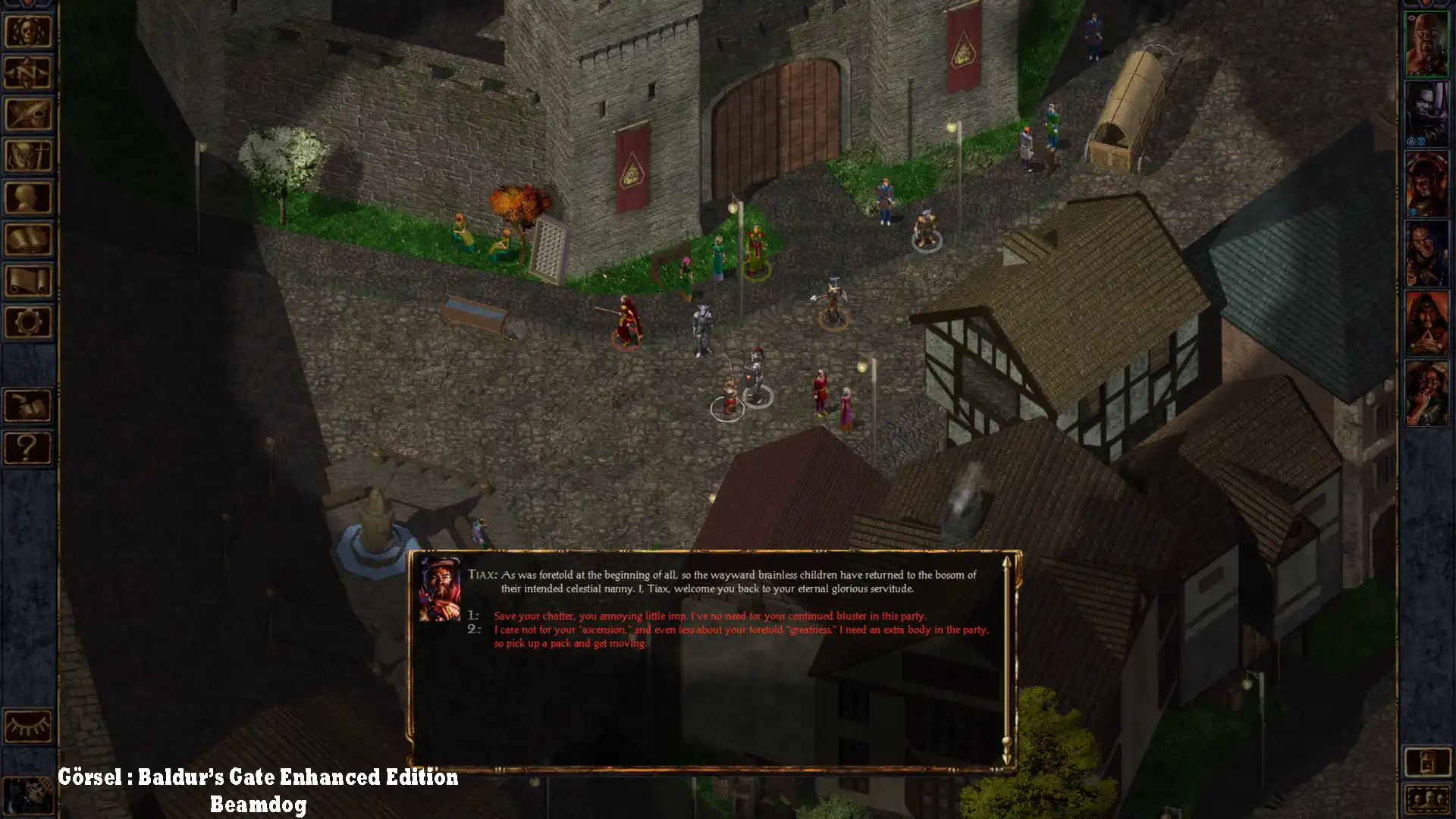Click the select-all party button

(1426, 800)
